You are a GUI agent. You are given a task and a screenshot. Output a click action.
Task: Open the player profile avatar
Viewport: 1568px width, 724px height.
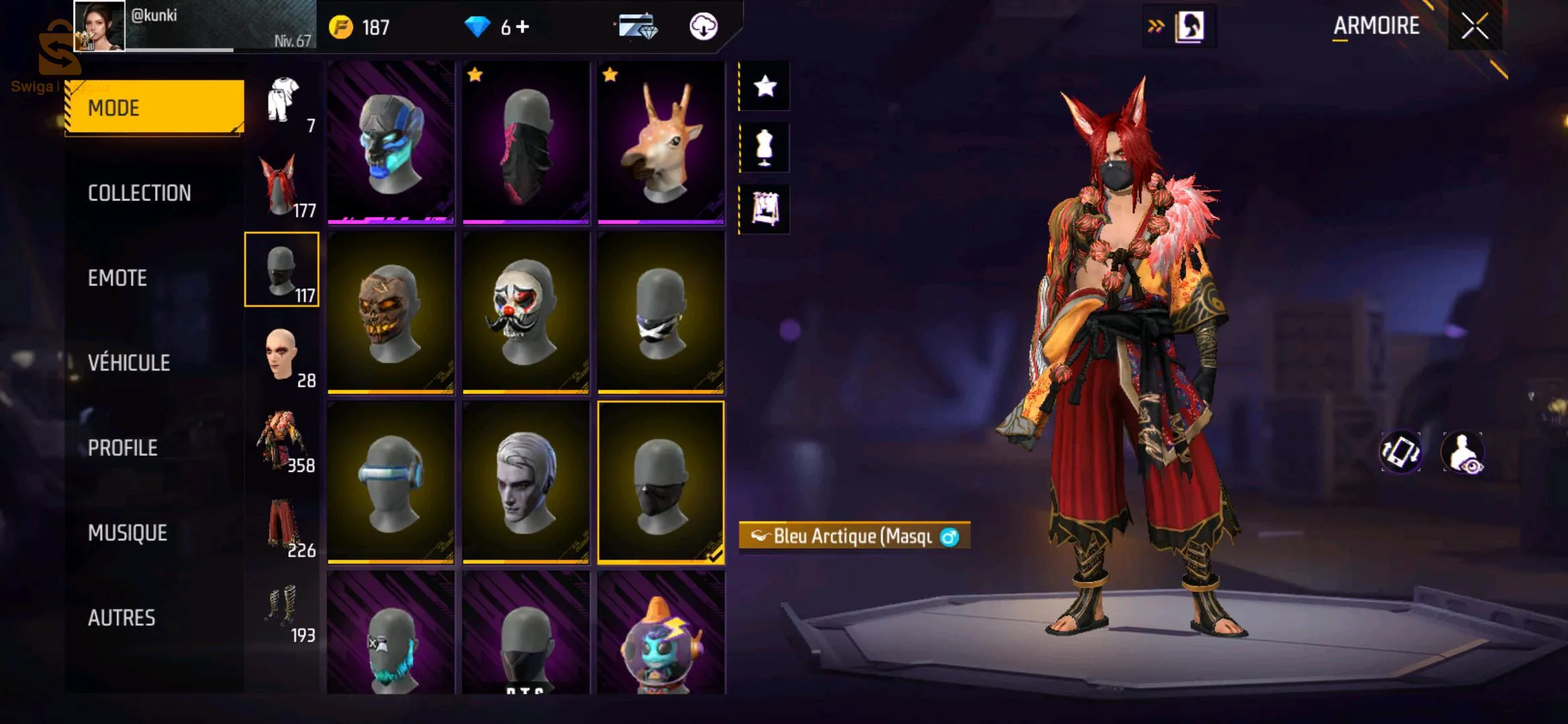pyautogui.click(x=99, y=25)
